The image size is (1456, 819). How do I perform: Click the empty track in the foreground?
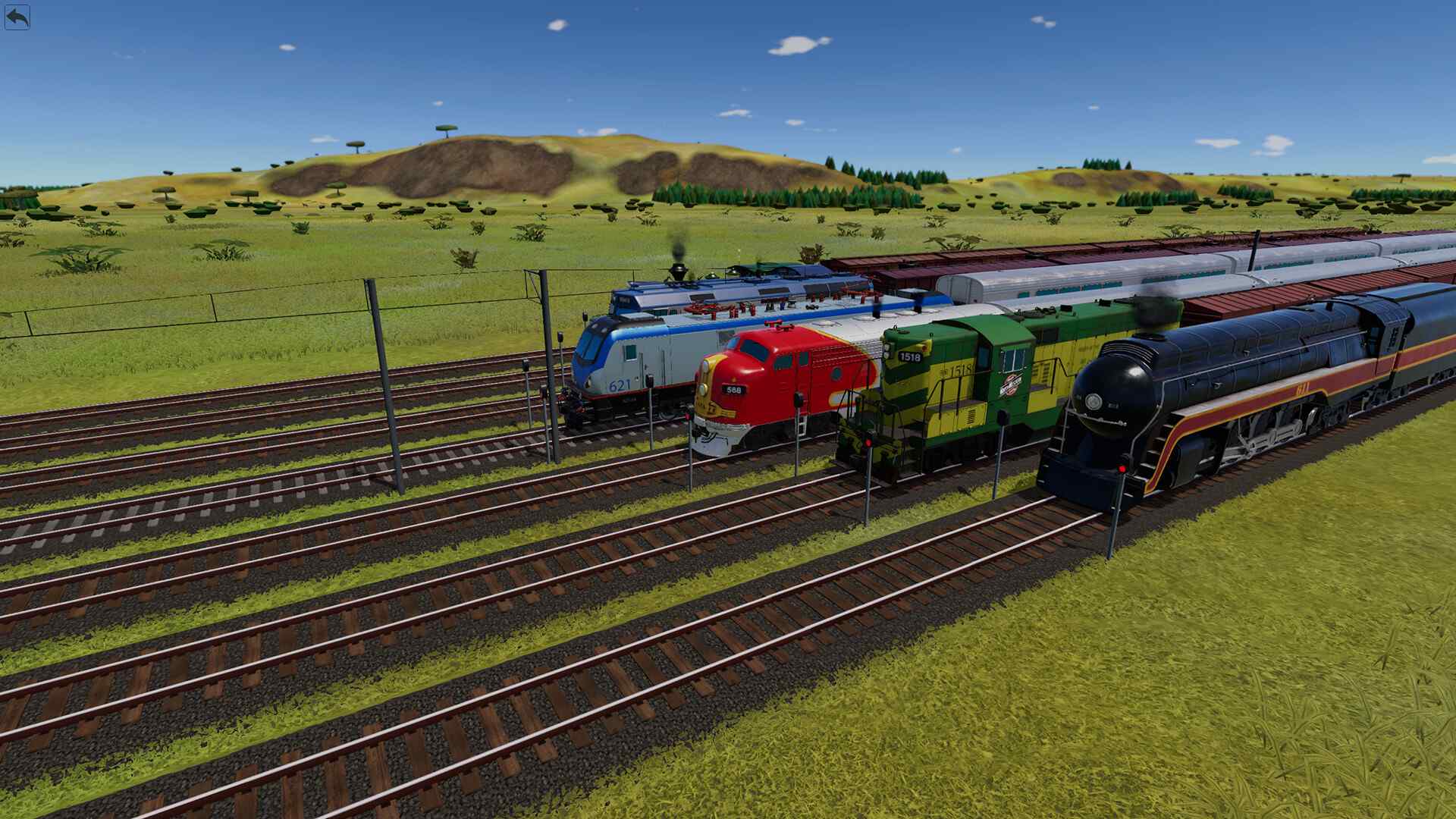[455, 682]
